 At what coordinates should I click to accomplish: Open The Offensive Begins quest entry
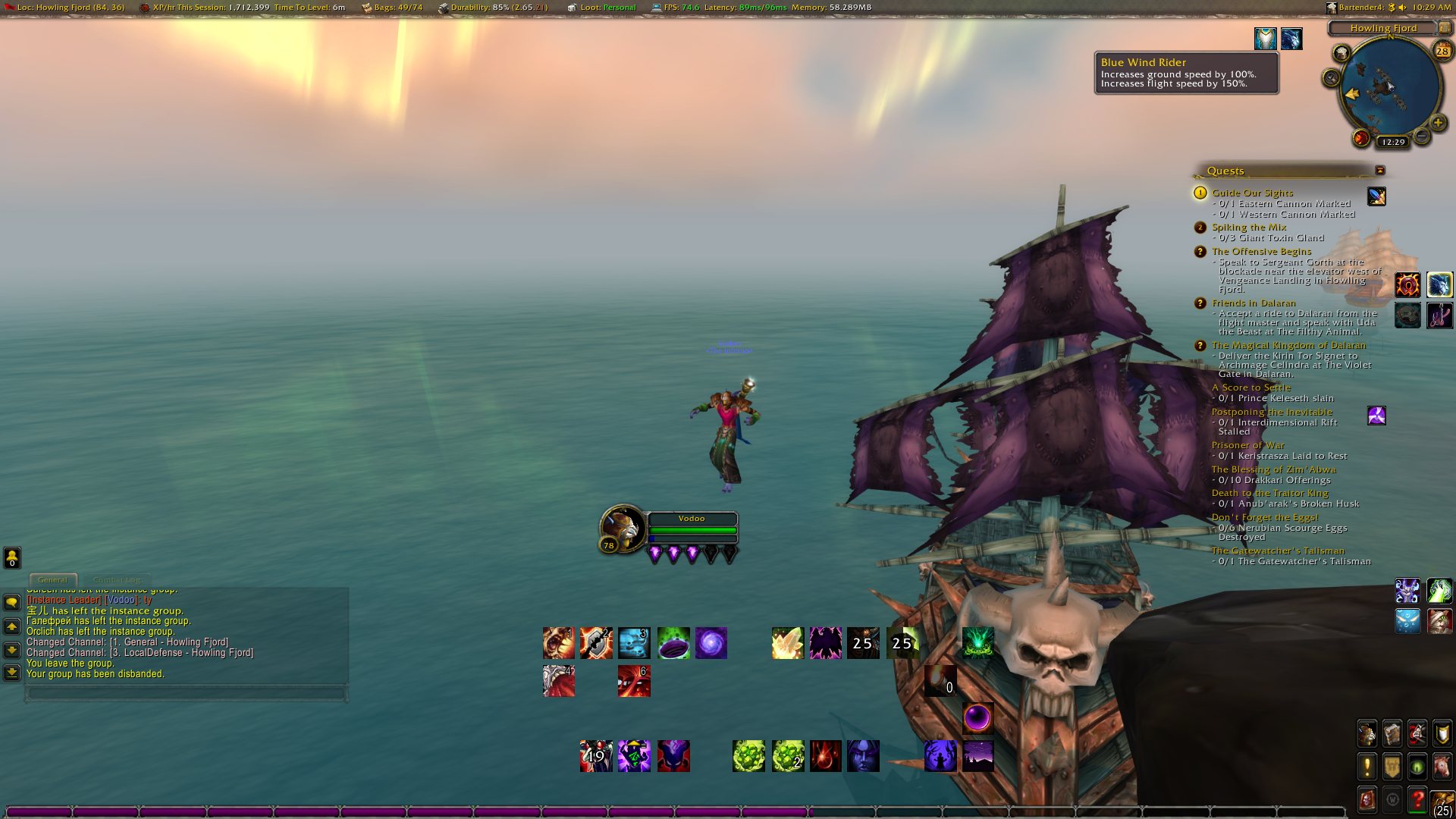click(x=1261, y=251)
